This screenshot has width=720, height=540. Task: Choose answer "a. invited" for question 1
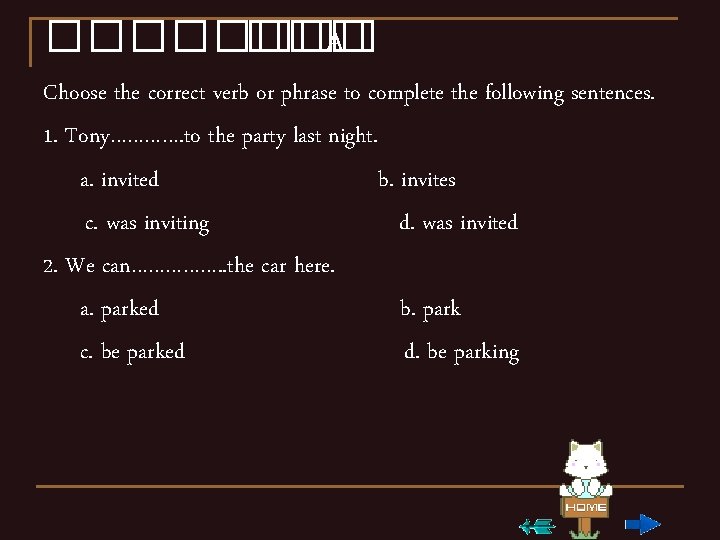pyautogui.click(x=119, y=180)
